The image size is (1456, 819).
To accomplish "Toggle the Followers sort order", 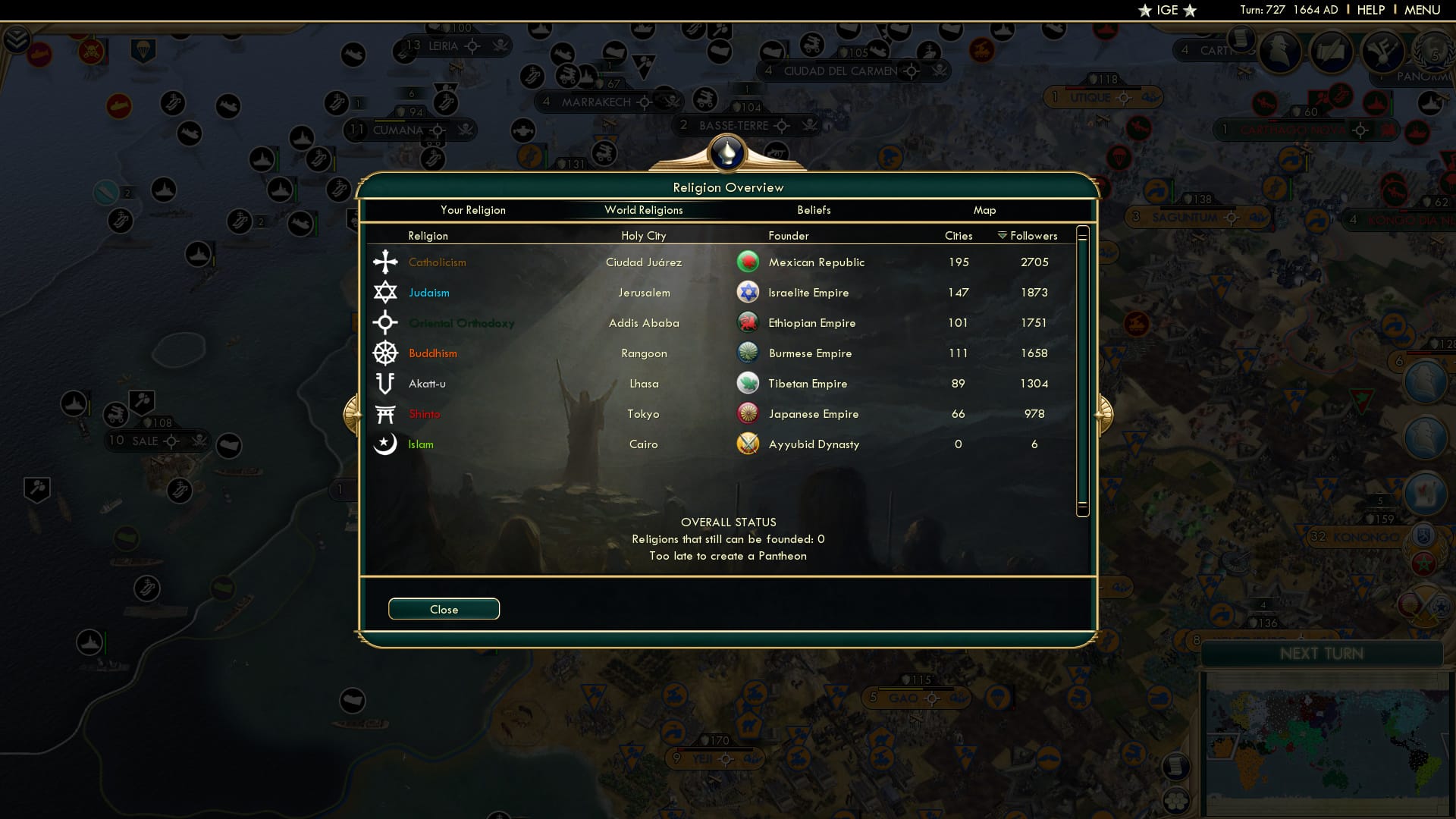I will pyautogui.click(x=1033, y=235).
